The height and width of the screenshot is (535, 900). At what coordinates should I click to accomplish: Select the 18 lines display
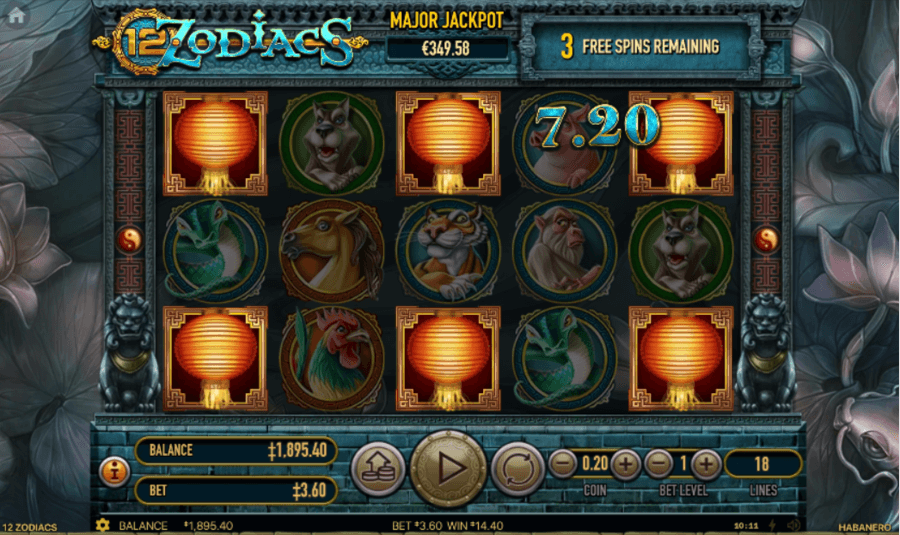762,464
